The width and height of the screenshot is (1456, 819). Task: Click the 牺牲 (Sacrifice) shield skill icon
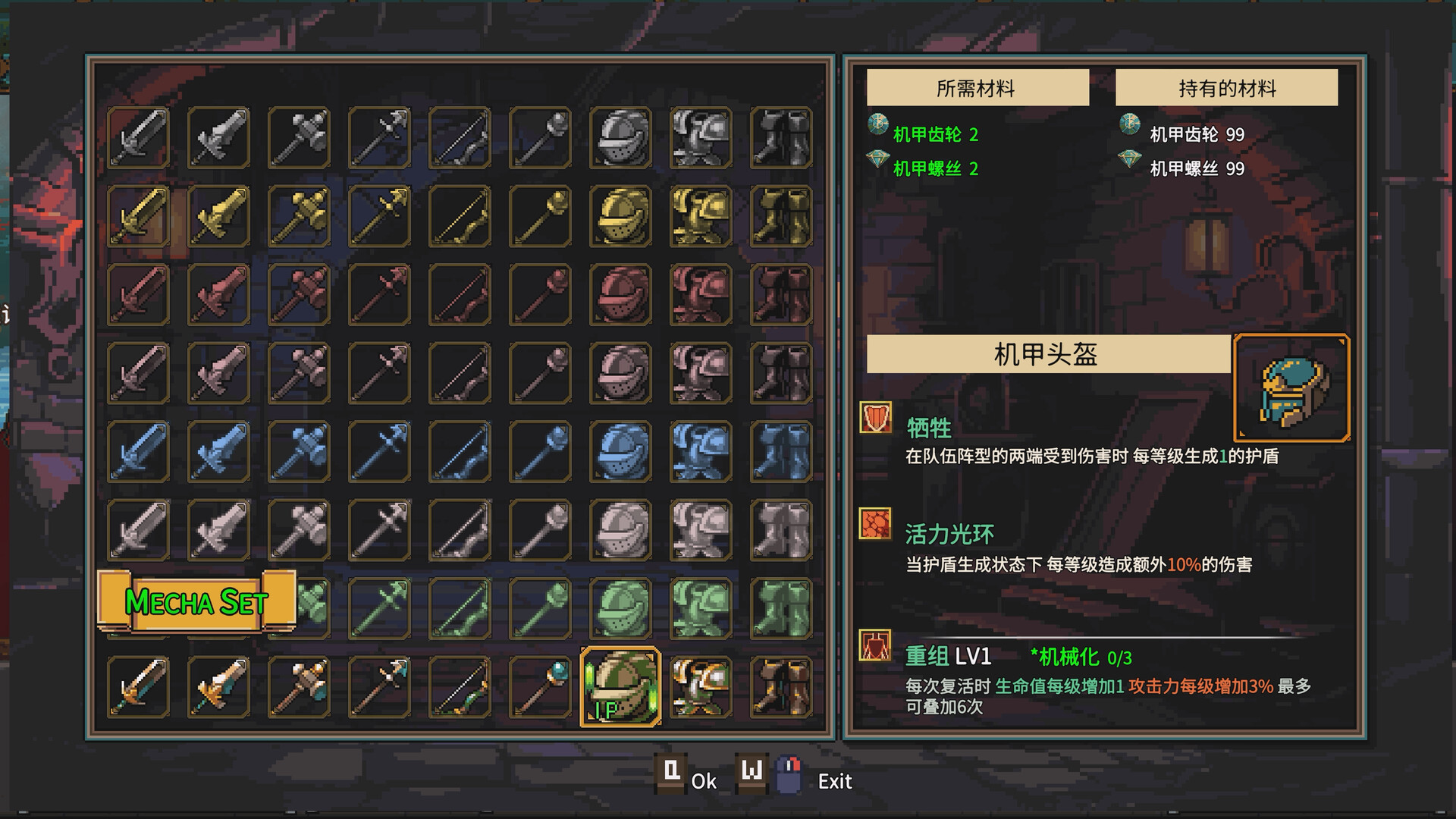click(x=874, y=419)
